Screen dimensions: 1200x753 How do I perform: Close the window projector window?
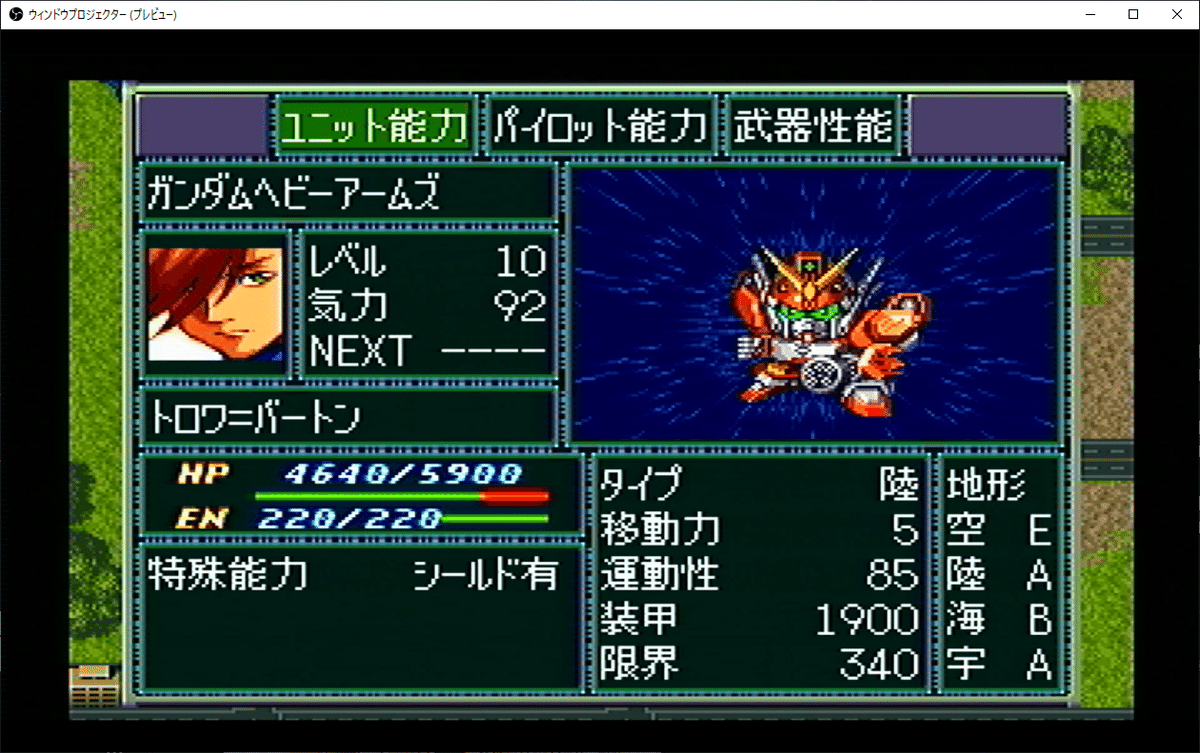coord(1175,14)
